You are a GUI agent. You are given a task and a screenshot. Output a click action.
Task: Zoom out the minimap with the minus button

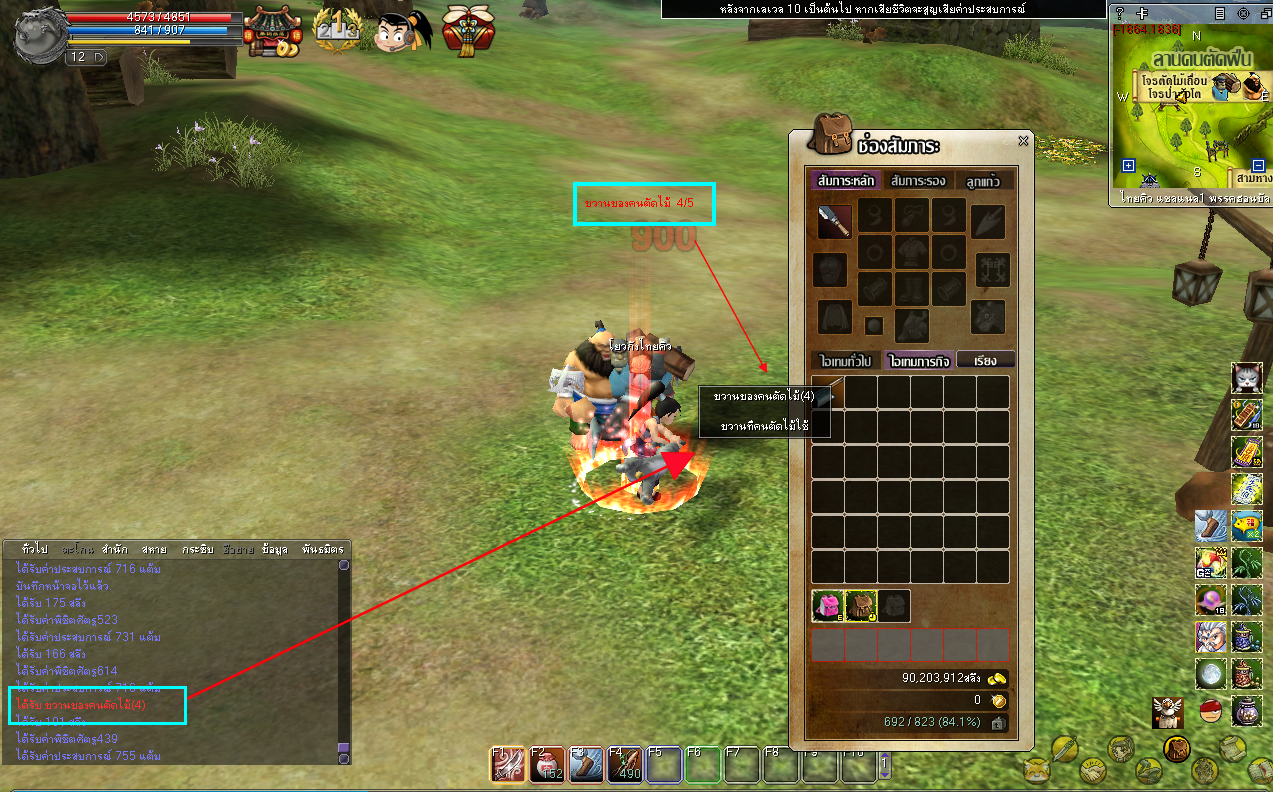1258,166
